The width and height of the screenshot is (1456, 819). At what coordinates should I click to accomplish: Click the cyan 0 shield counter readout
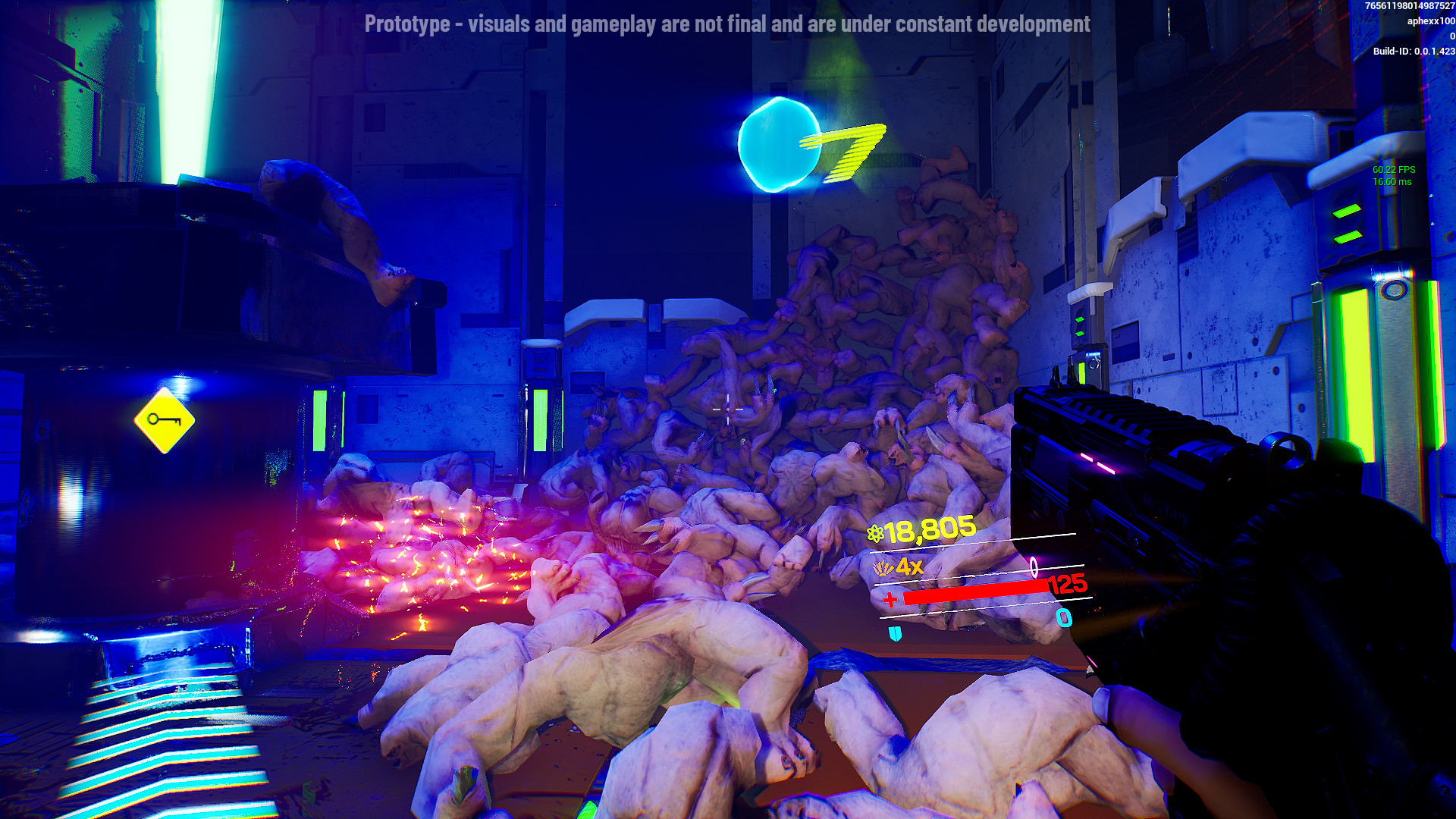[1064, 618]
